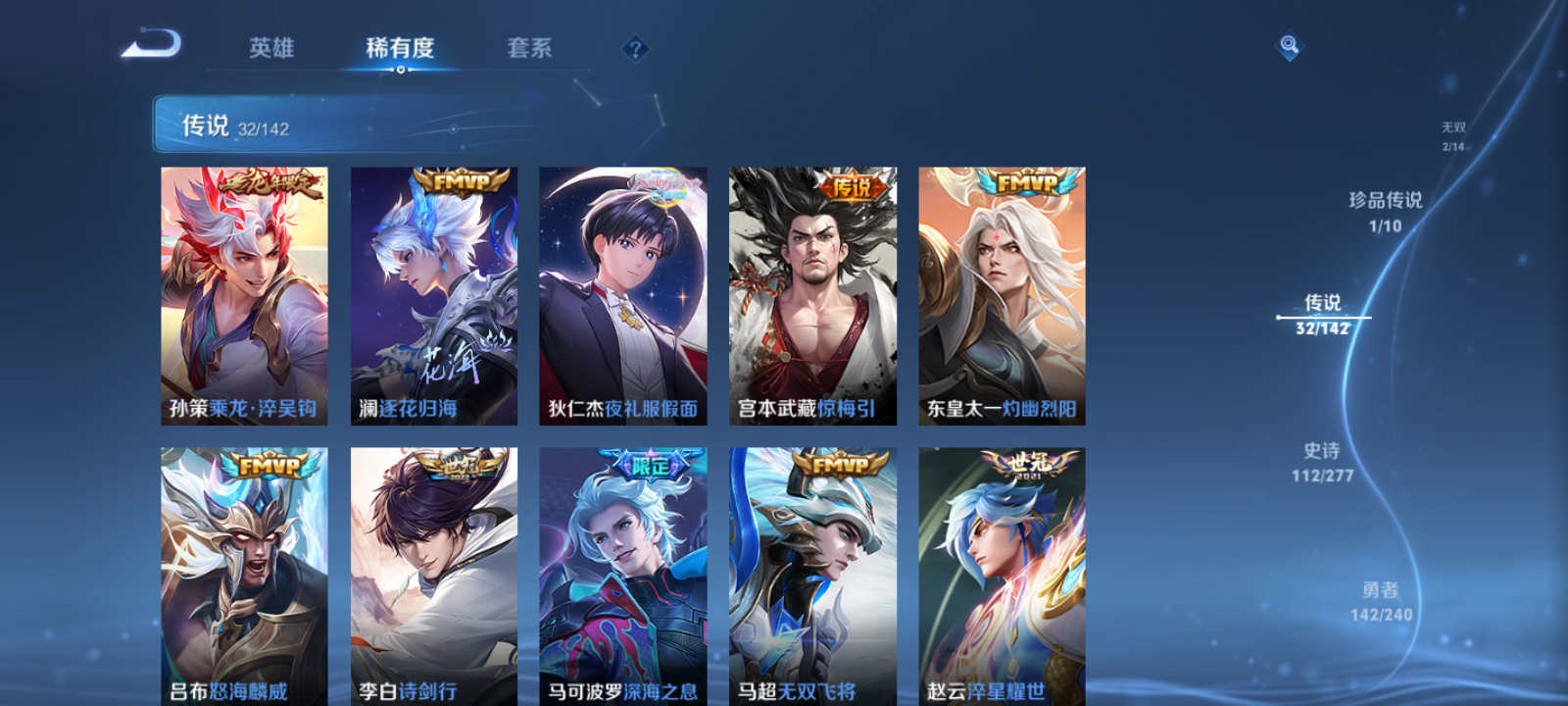The height and width of the screenshot is (706, 1568).
Task: Select the 珍品传说 rarity category
Action: [x=1388, y=212]
